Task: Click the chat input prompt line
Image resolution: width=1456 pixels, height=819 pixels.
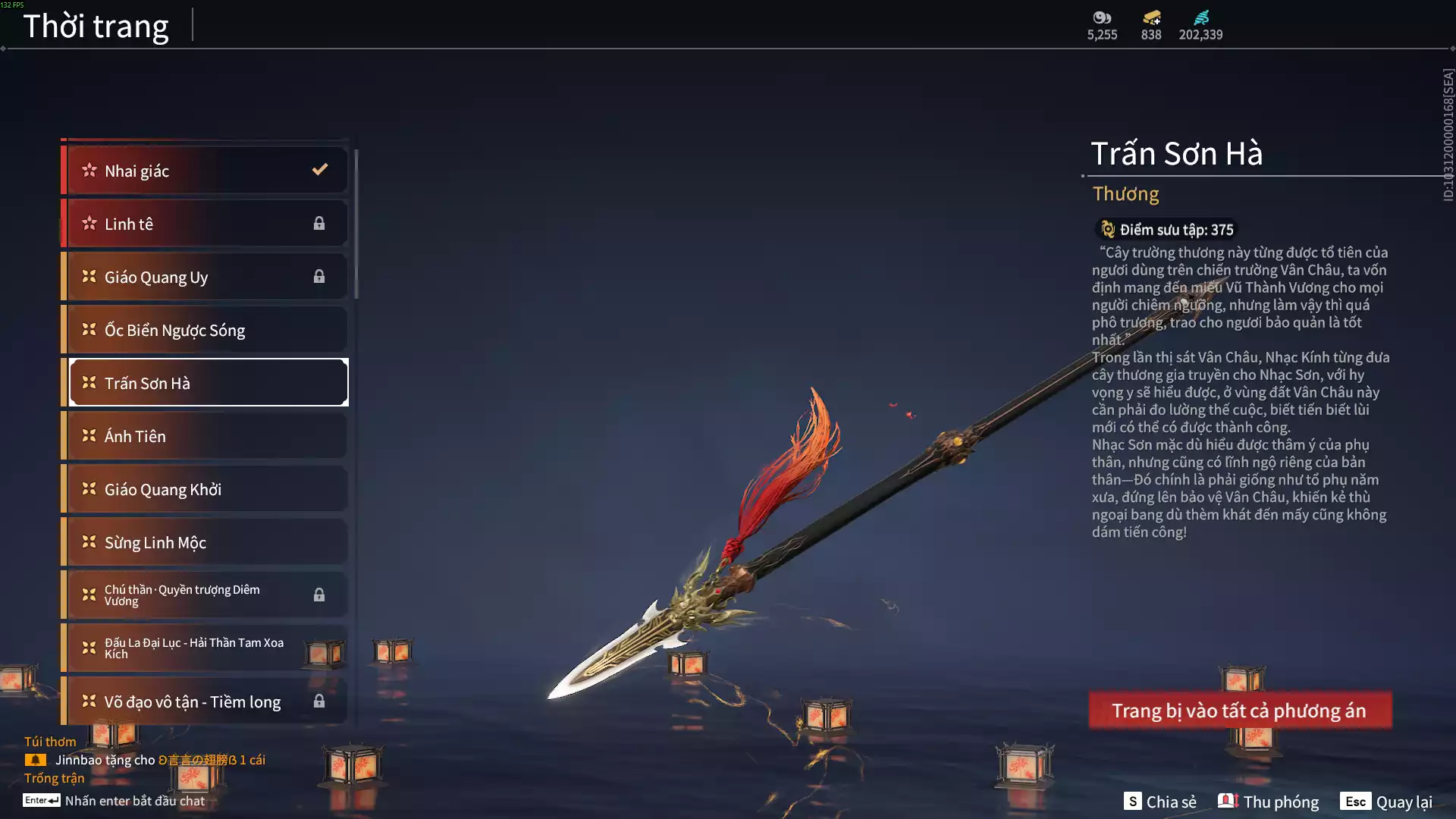Action: click(x=134, y=801)
